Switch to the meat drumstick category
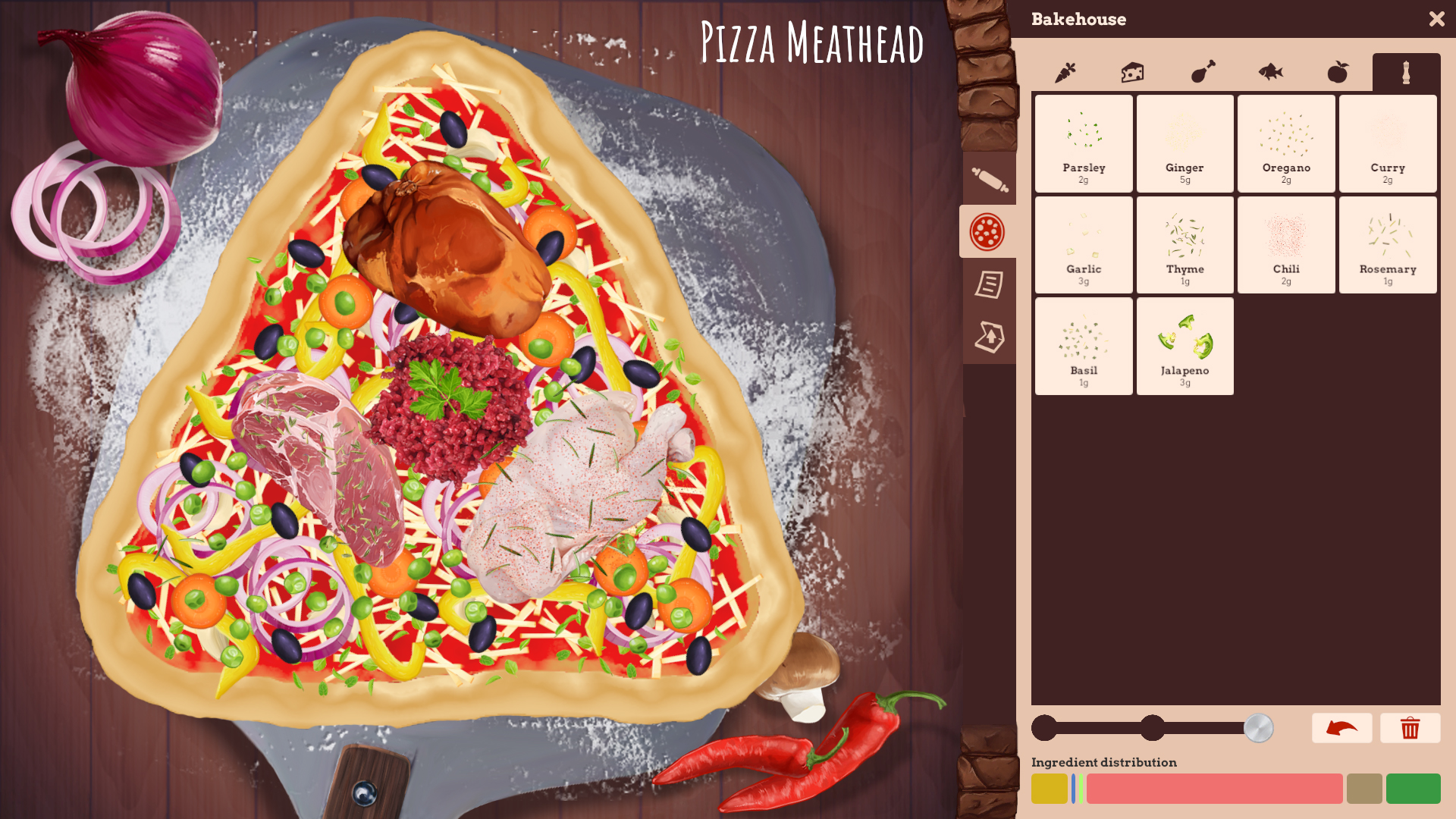 pos(1201,72)
